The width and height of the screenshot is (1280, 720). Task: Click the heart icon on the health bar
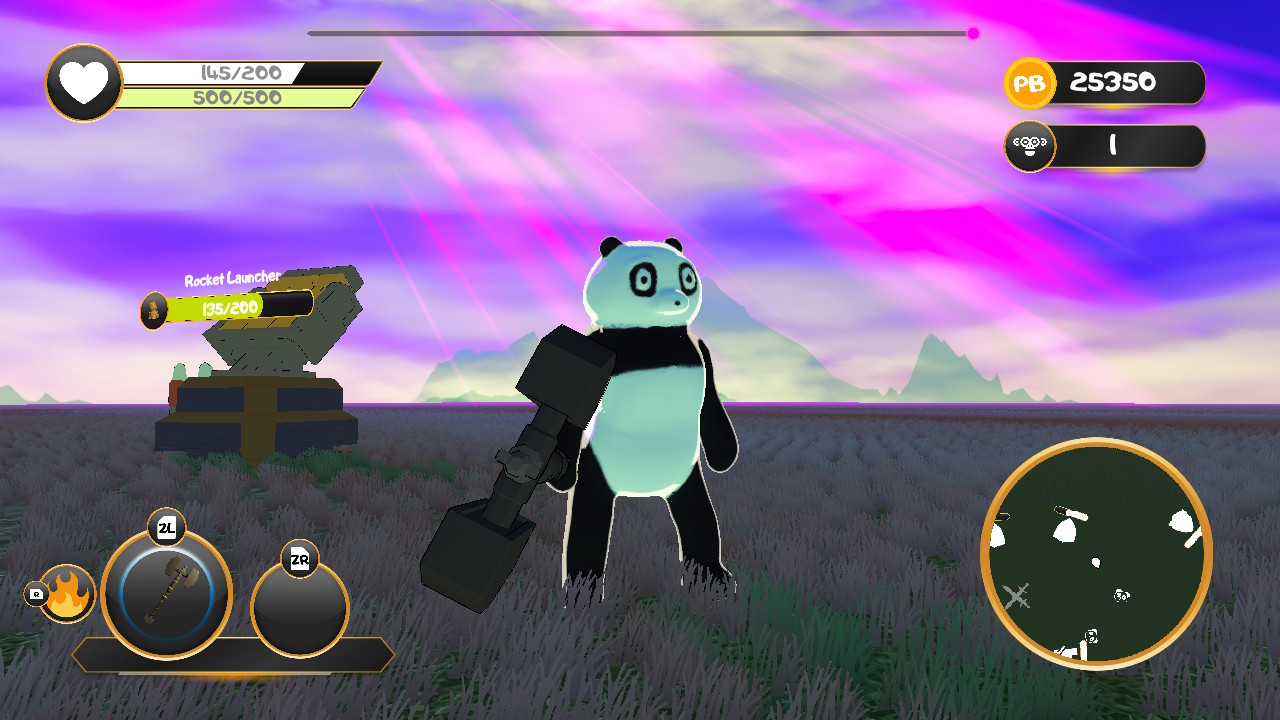pos(84,83)
